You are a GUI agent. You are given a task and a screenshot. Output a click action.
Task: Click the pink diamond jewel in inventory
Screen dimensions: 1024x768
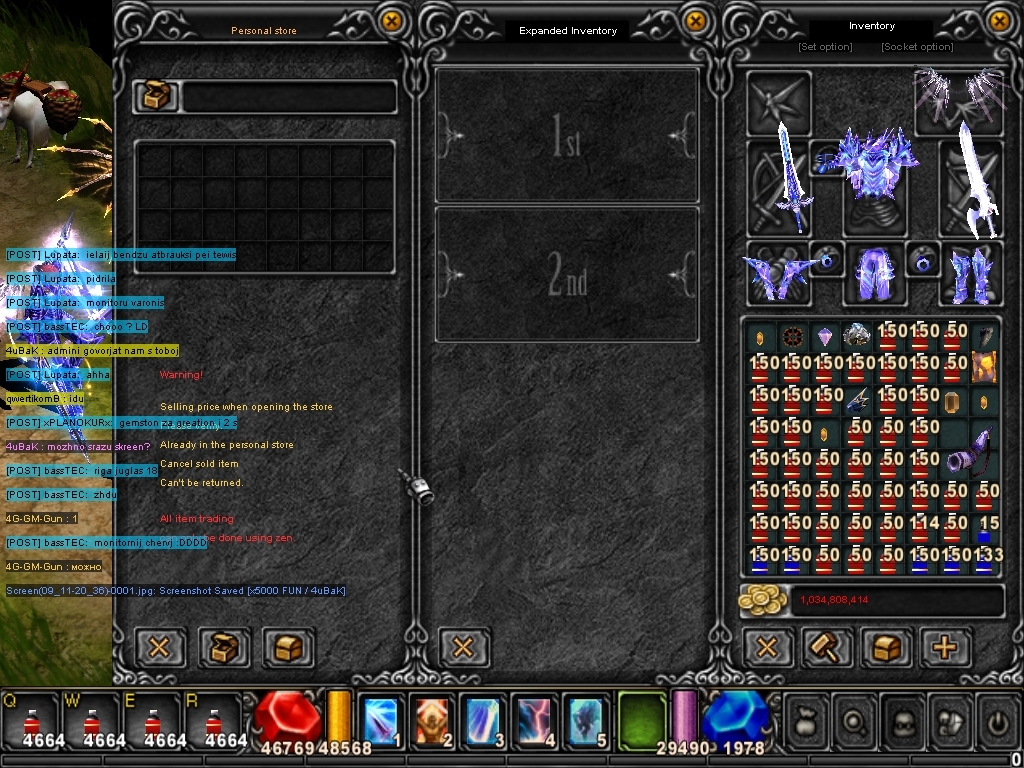point(825,336)
